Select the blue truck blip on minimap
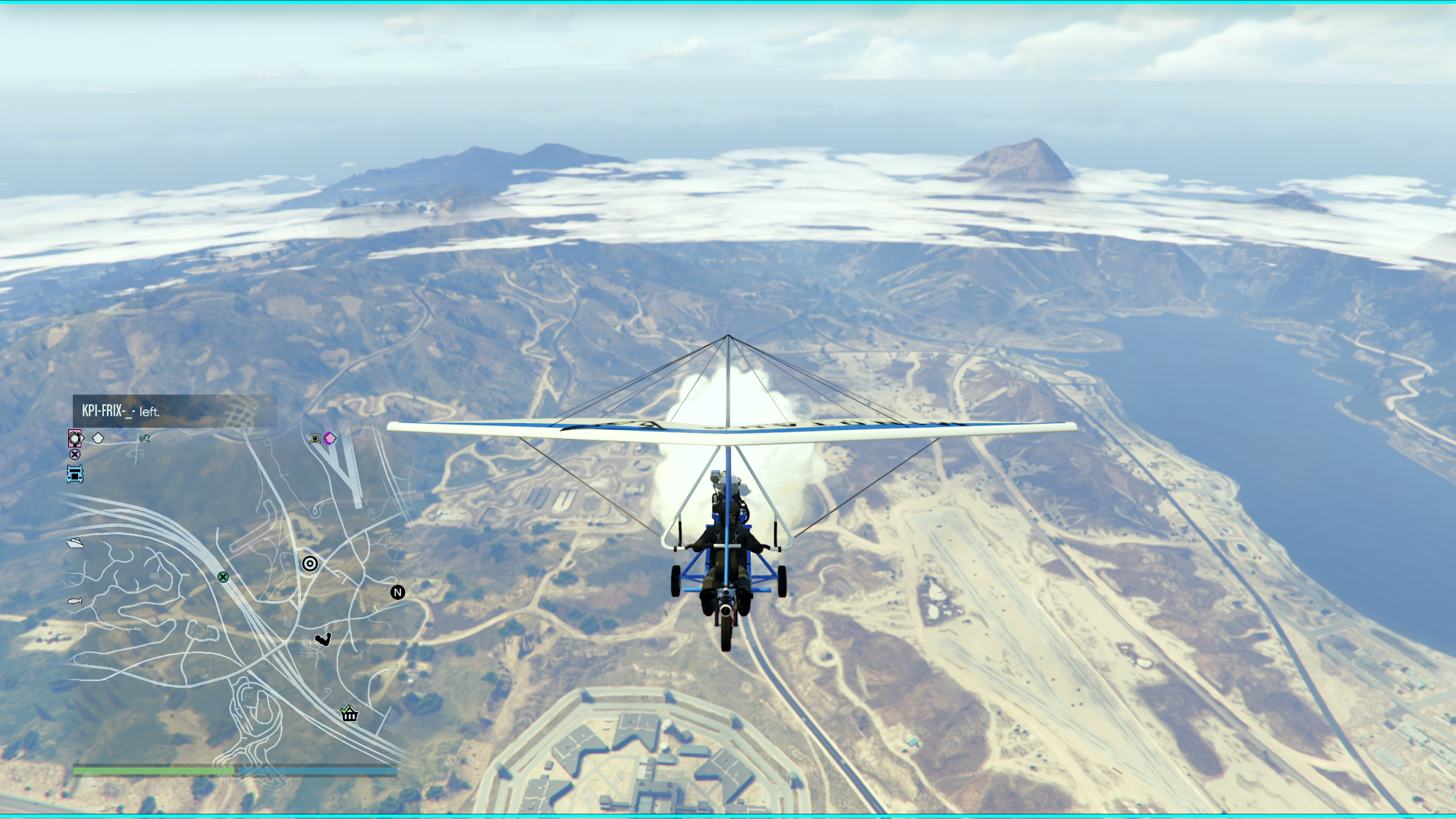 (75, 474)
